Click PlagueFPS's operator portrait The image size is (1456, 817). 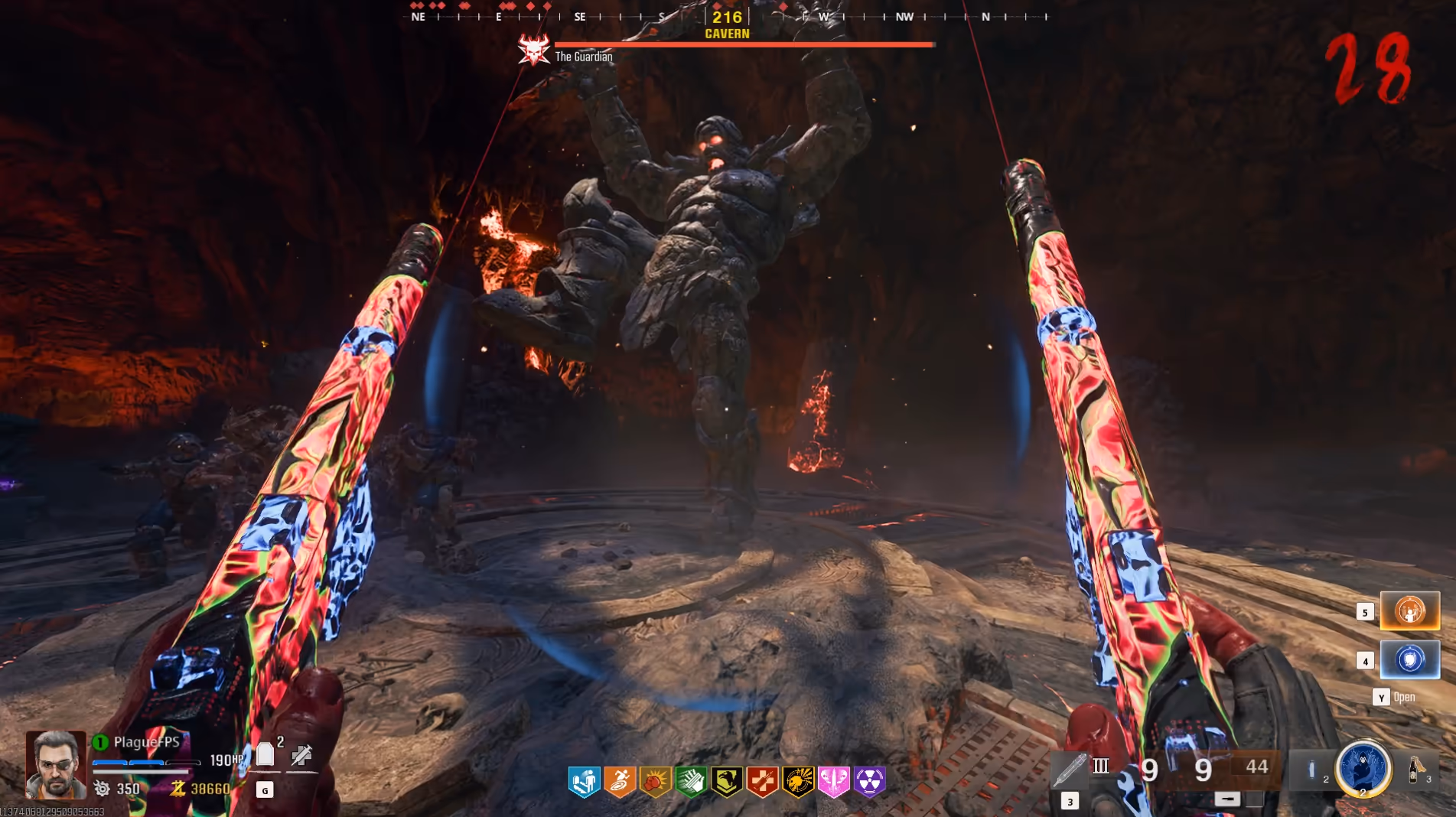coord(56,764)
